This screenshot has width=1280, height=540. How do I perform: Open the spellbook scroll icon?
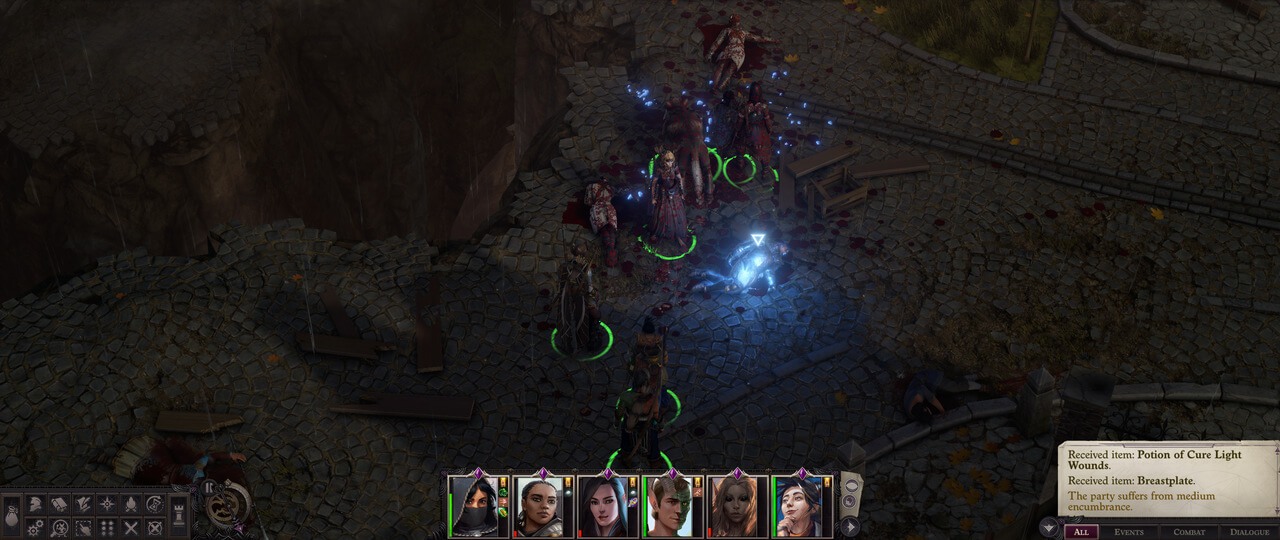point(59,504)
